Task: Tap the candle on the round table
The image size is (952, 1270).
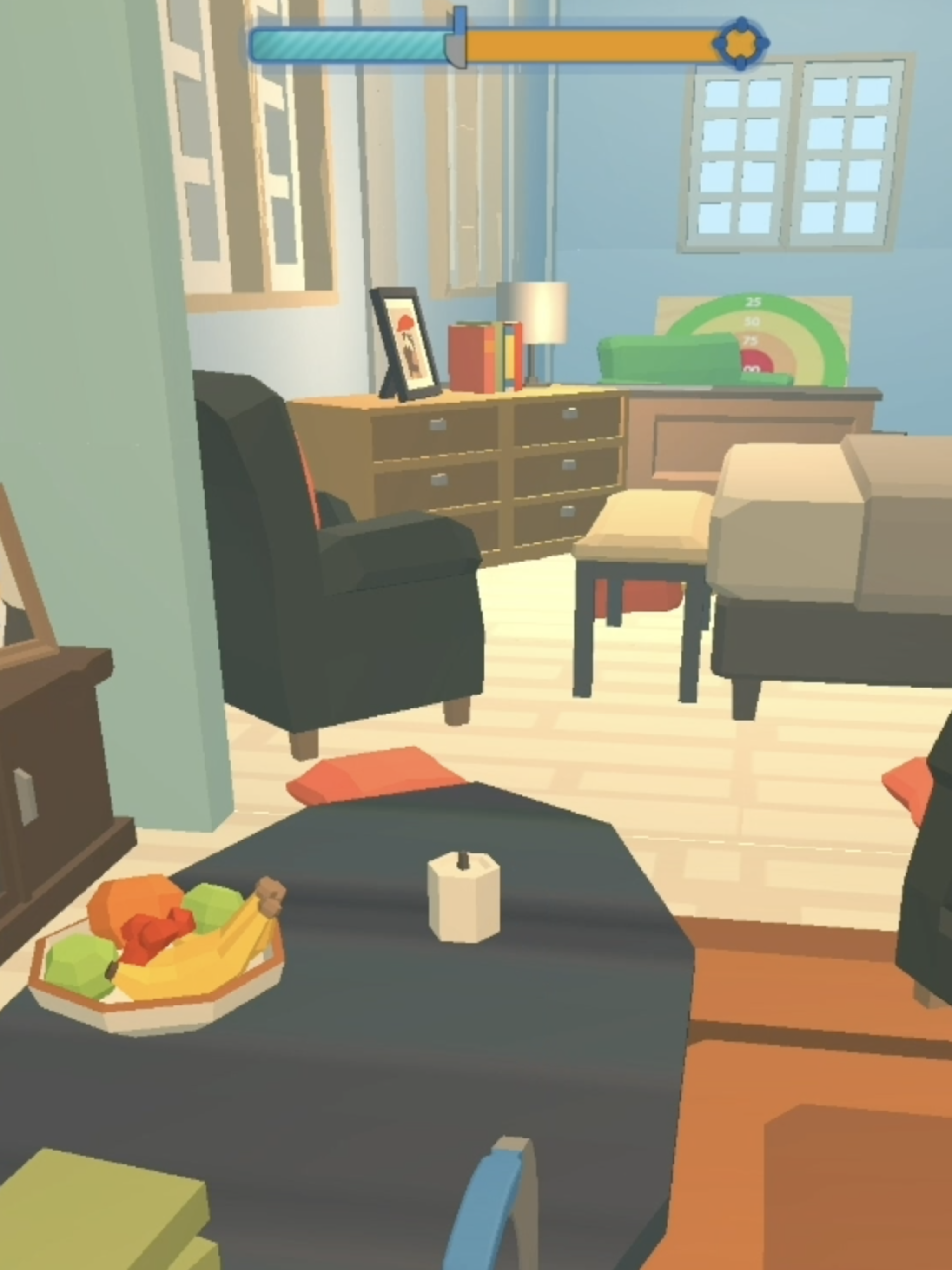Action: 462,887
